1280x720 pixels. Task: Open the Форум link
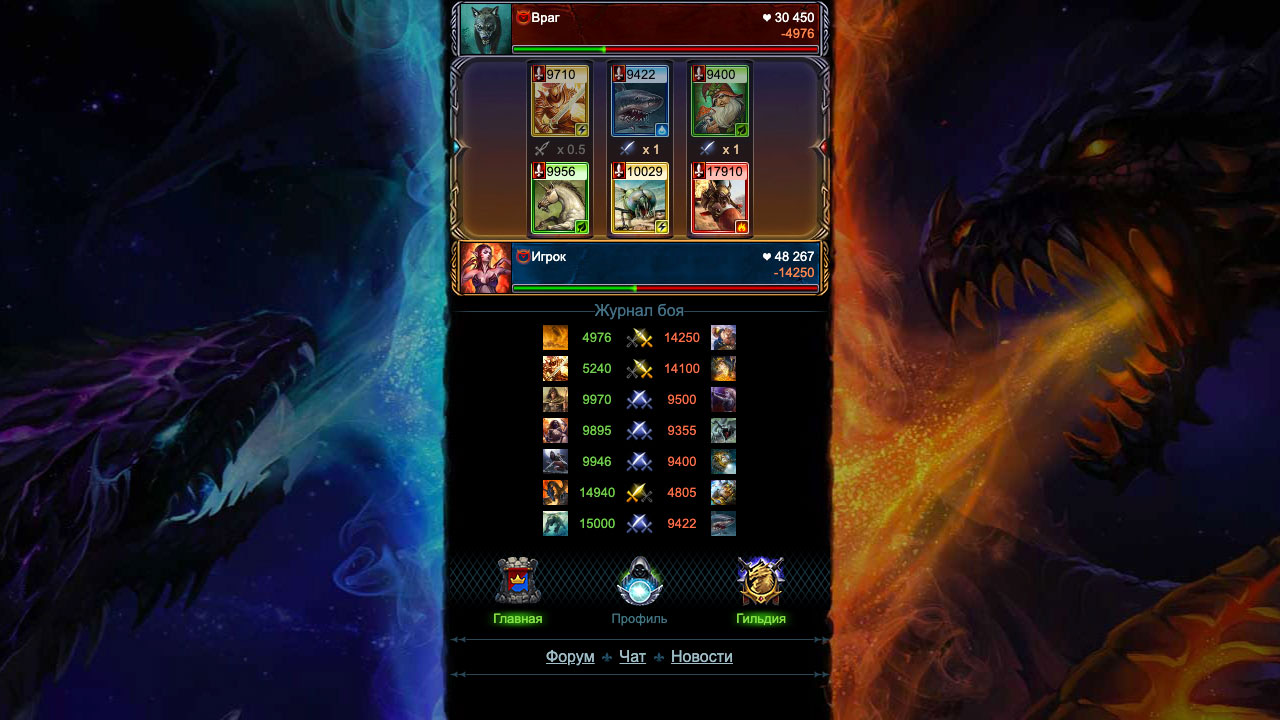[x=569, y=656]
